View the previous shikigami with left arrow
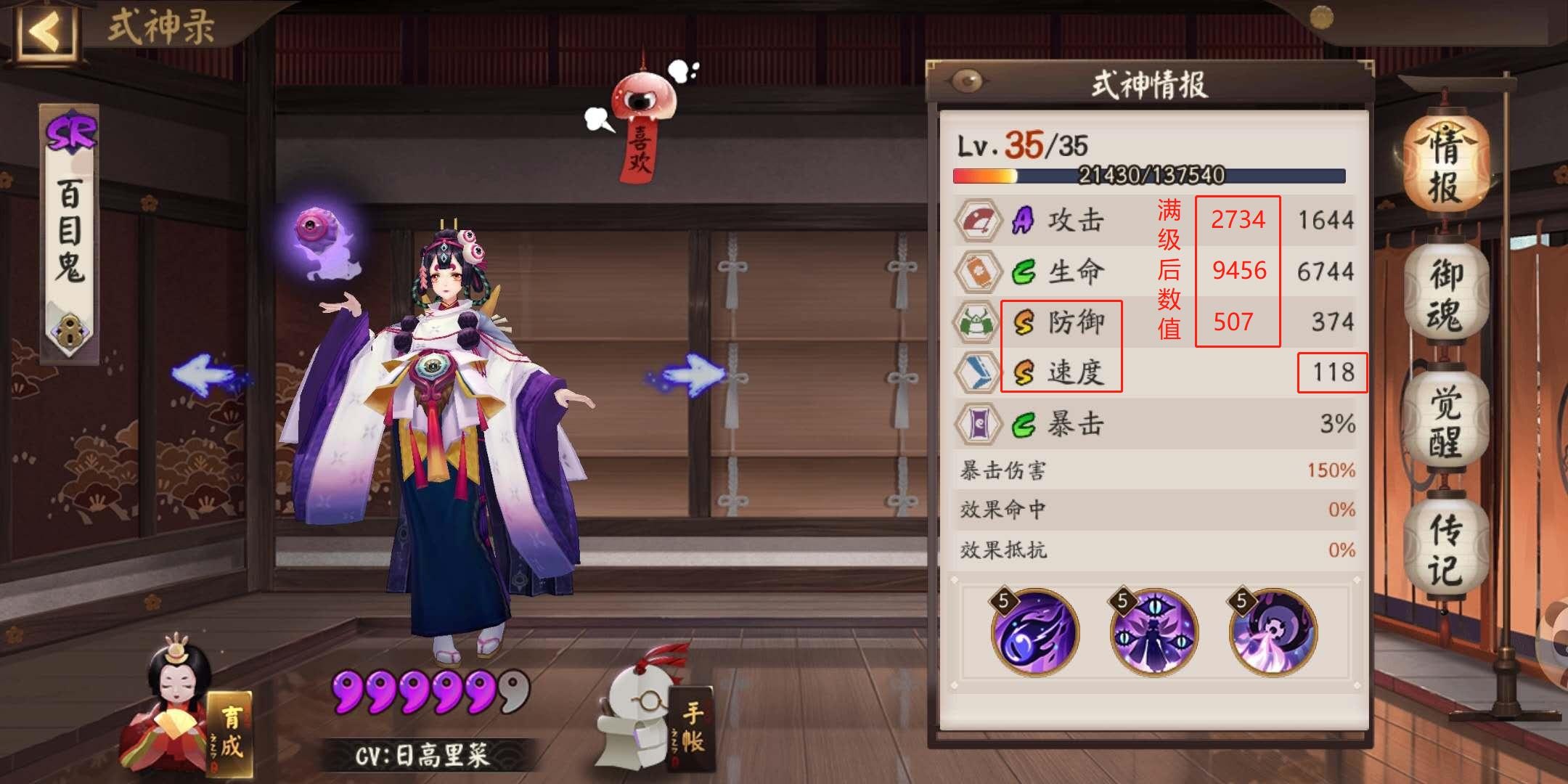Viewport: 1568px width, 784px height. pyautogui.click(x=207, y=375)
